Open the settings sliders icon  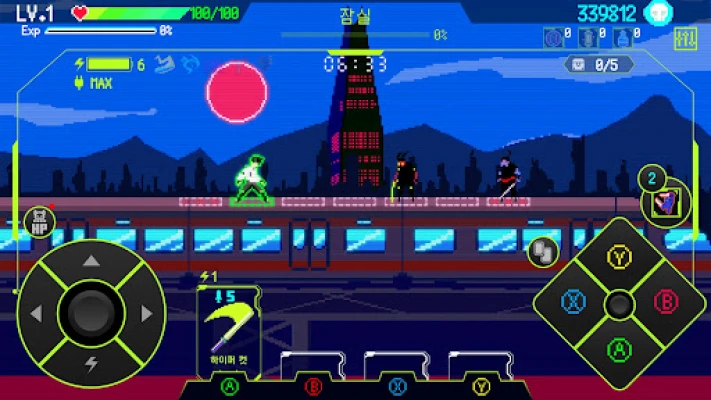[686, 39]
